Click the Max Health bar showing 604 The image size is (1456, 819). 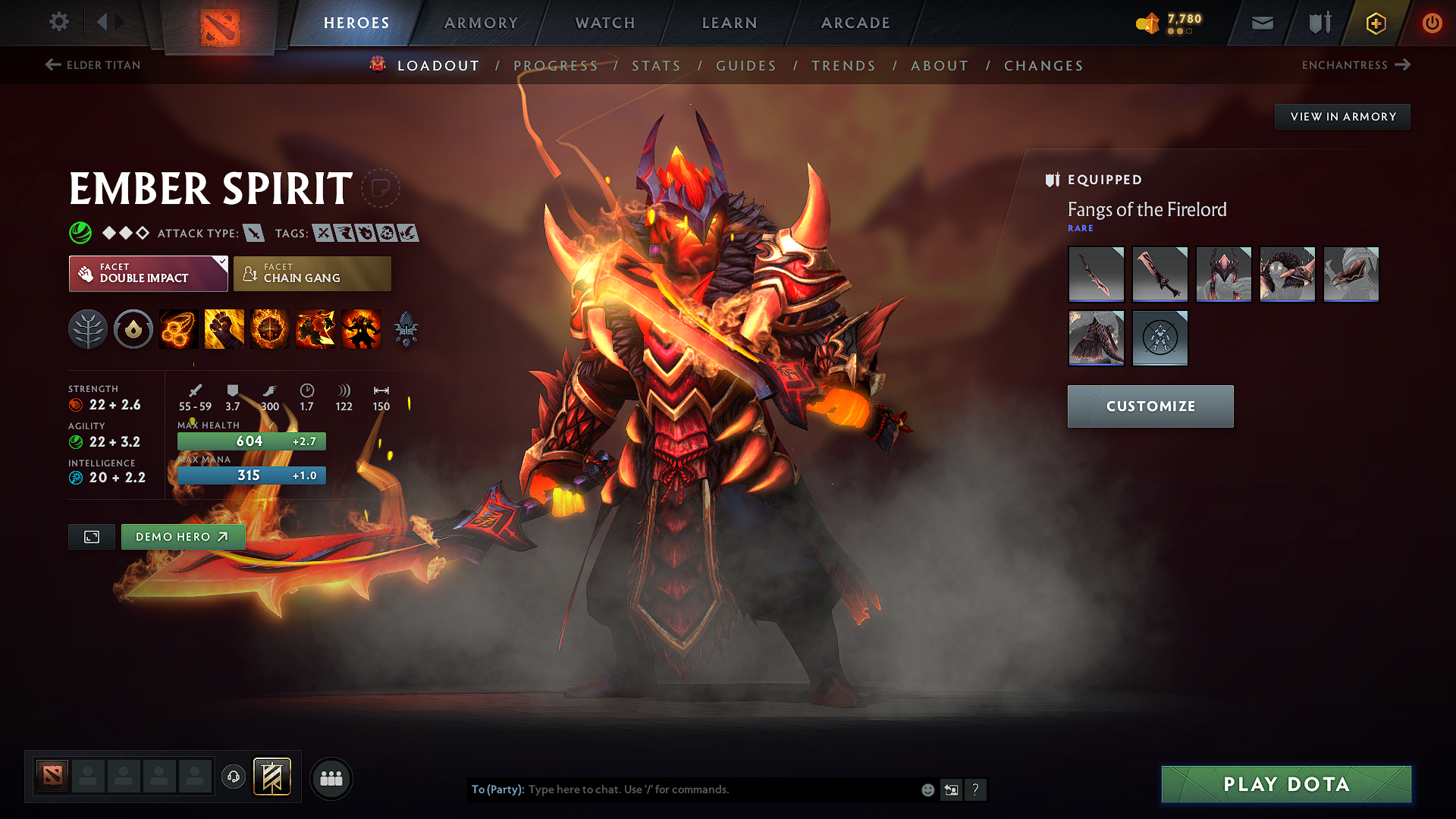pos(251,441)
